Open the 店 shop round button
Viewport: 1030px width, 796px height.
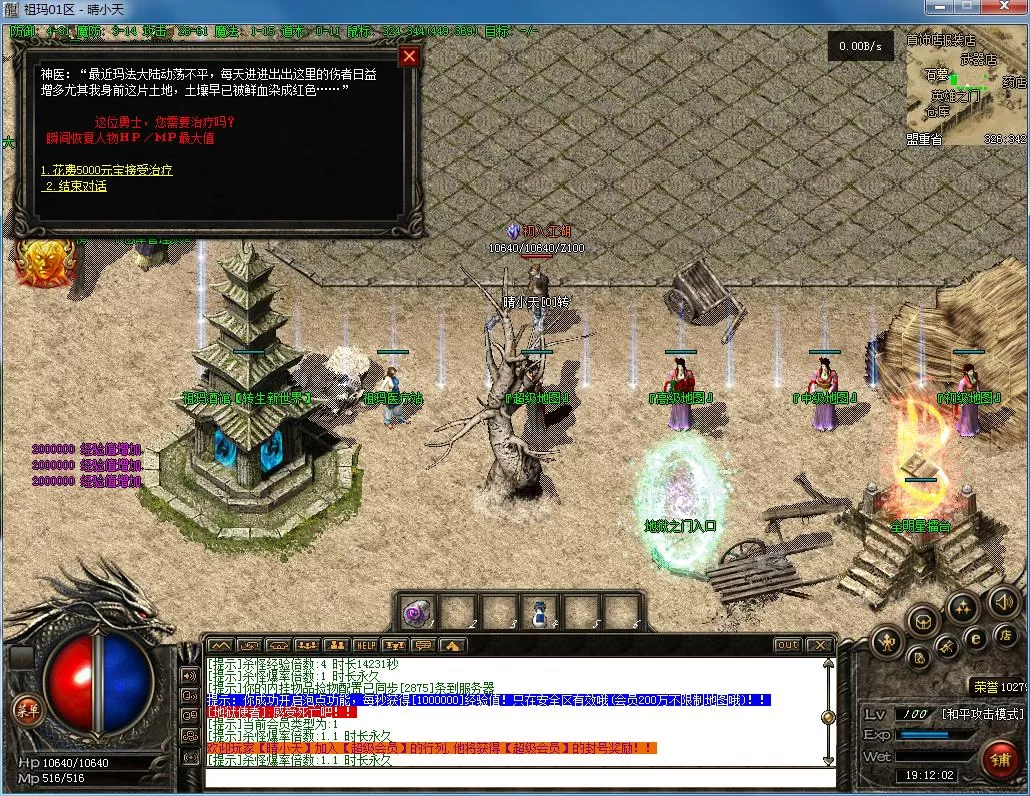pos(1004,634)
